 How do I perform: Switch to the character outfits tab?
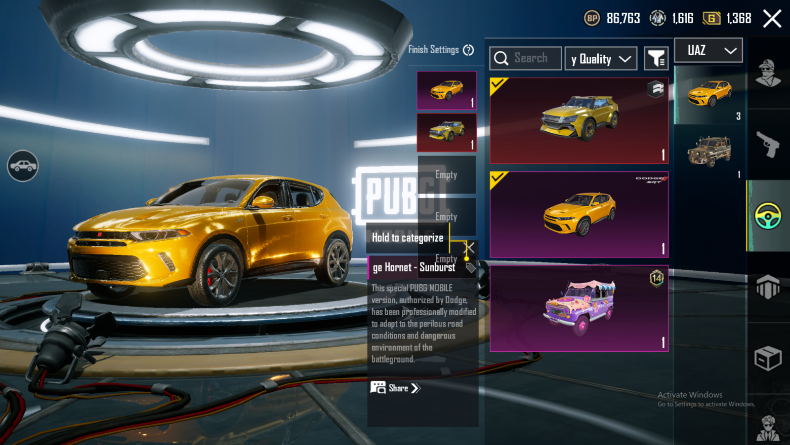click(x=769, y=75)
